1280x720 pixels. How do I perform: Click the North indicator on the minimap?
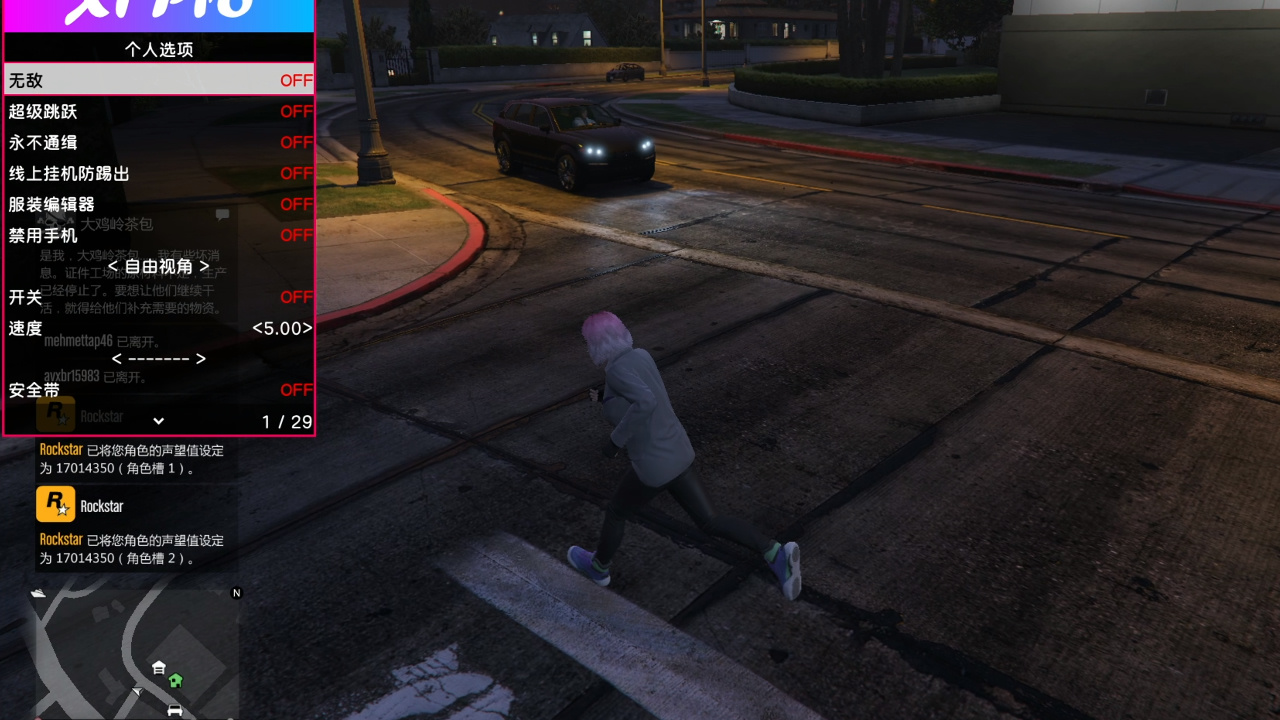coord(236,592)
